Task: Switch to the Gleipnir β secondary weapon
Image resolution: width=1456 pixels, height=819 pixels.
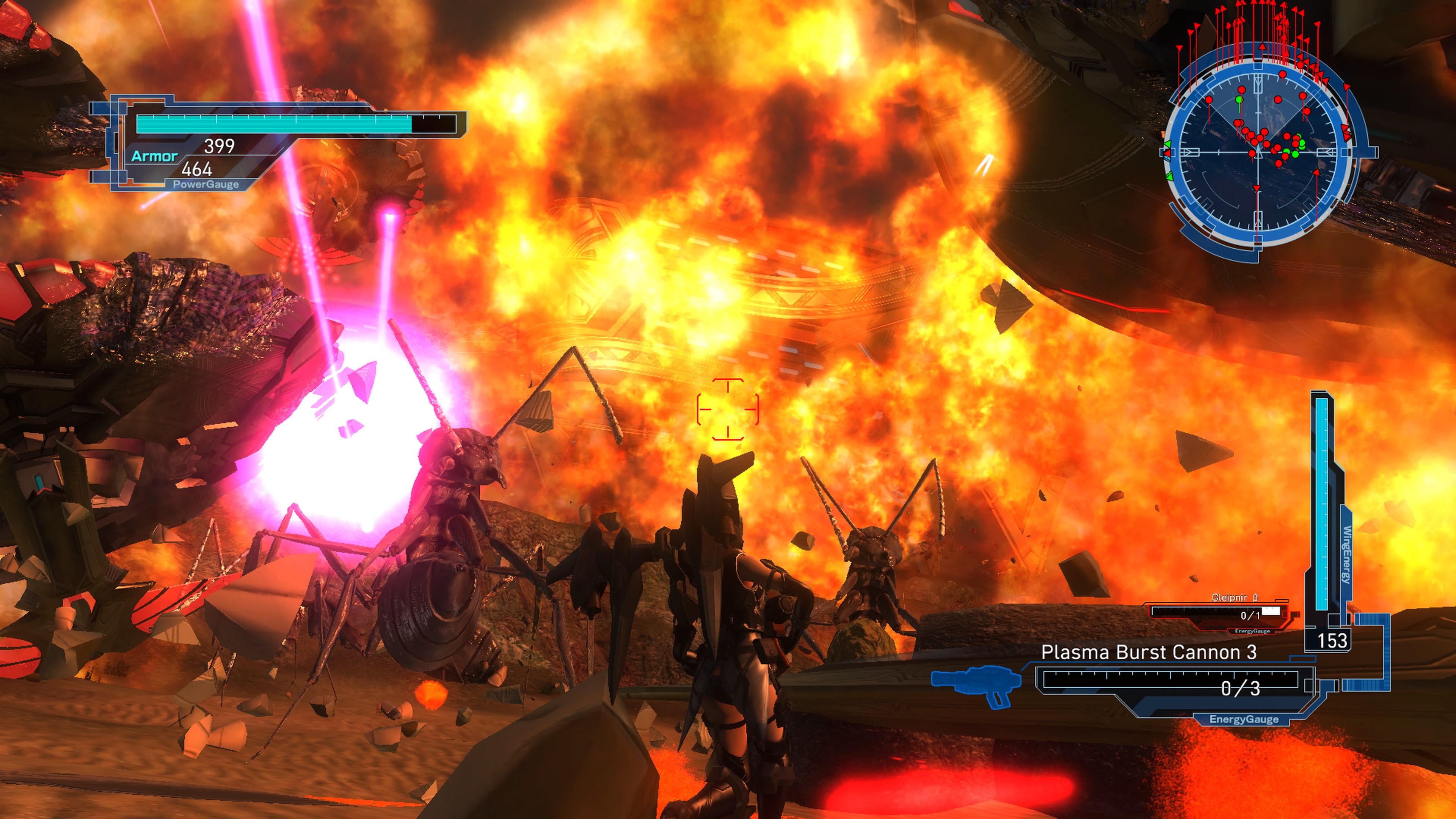Action: 1221,611
